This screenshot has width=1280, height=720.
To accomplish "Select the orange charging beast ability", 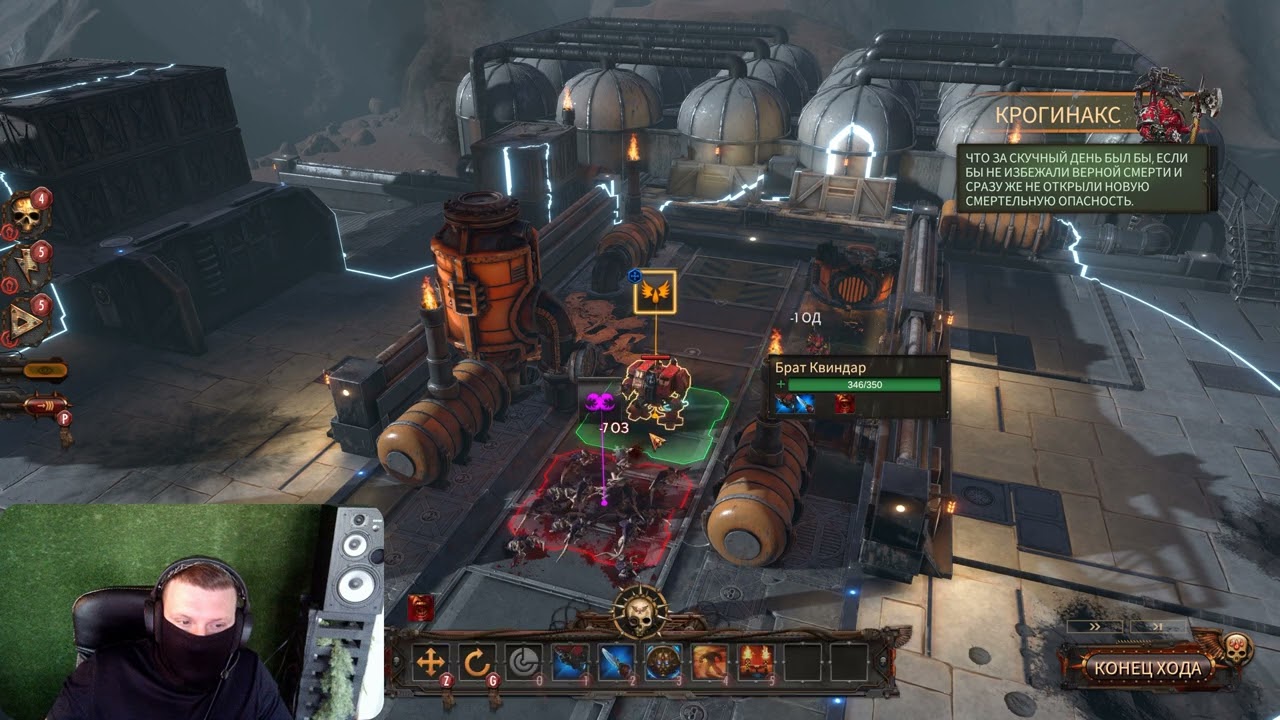I will tap(710, 662).
